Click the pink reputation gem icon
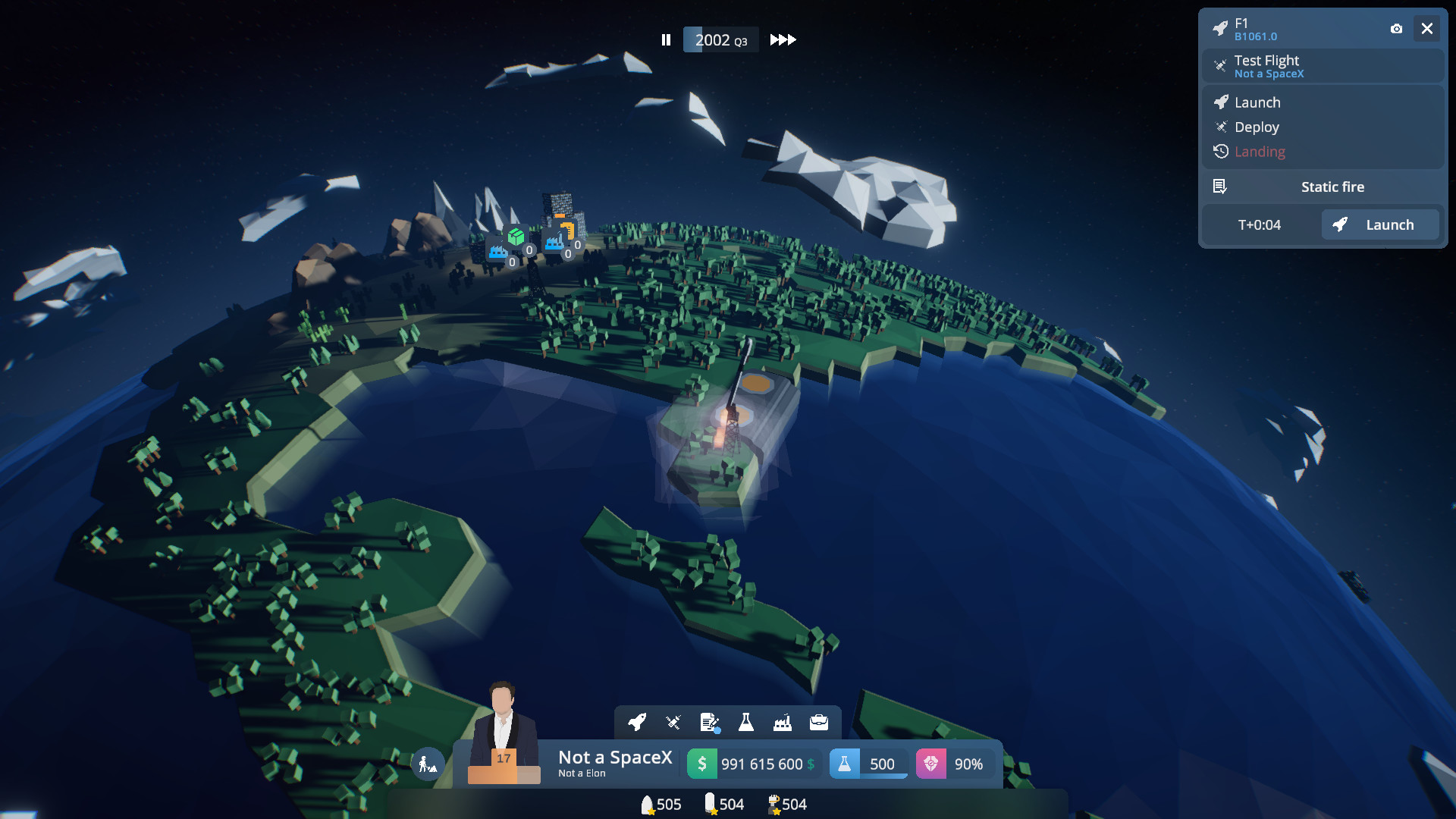The image size is (1456, 819). coord(930,764)
